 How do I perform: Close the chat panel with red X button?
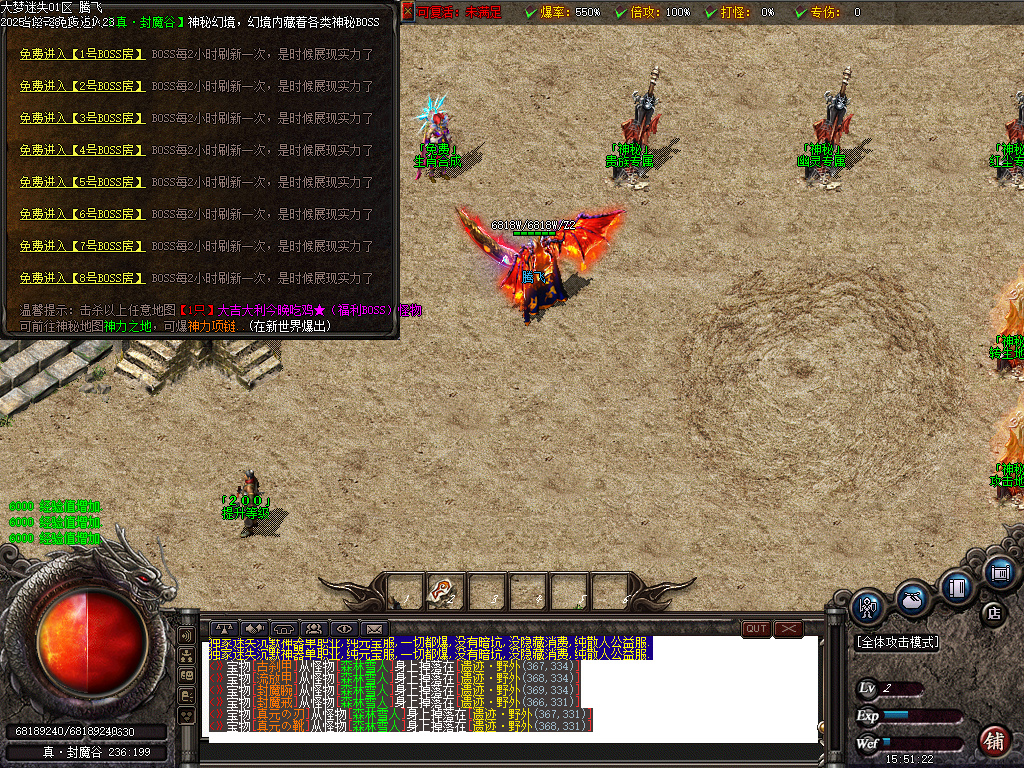tap(789, 629)
